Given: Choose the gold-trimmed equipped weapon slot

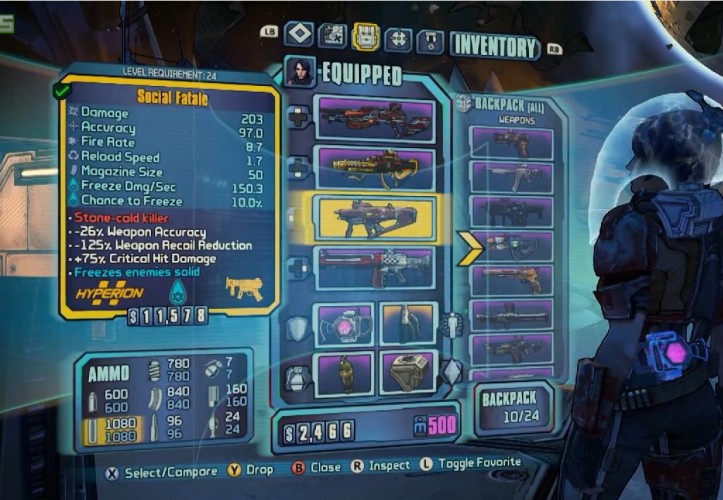Looking at the screenshot, I should point(374,166).
